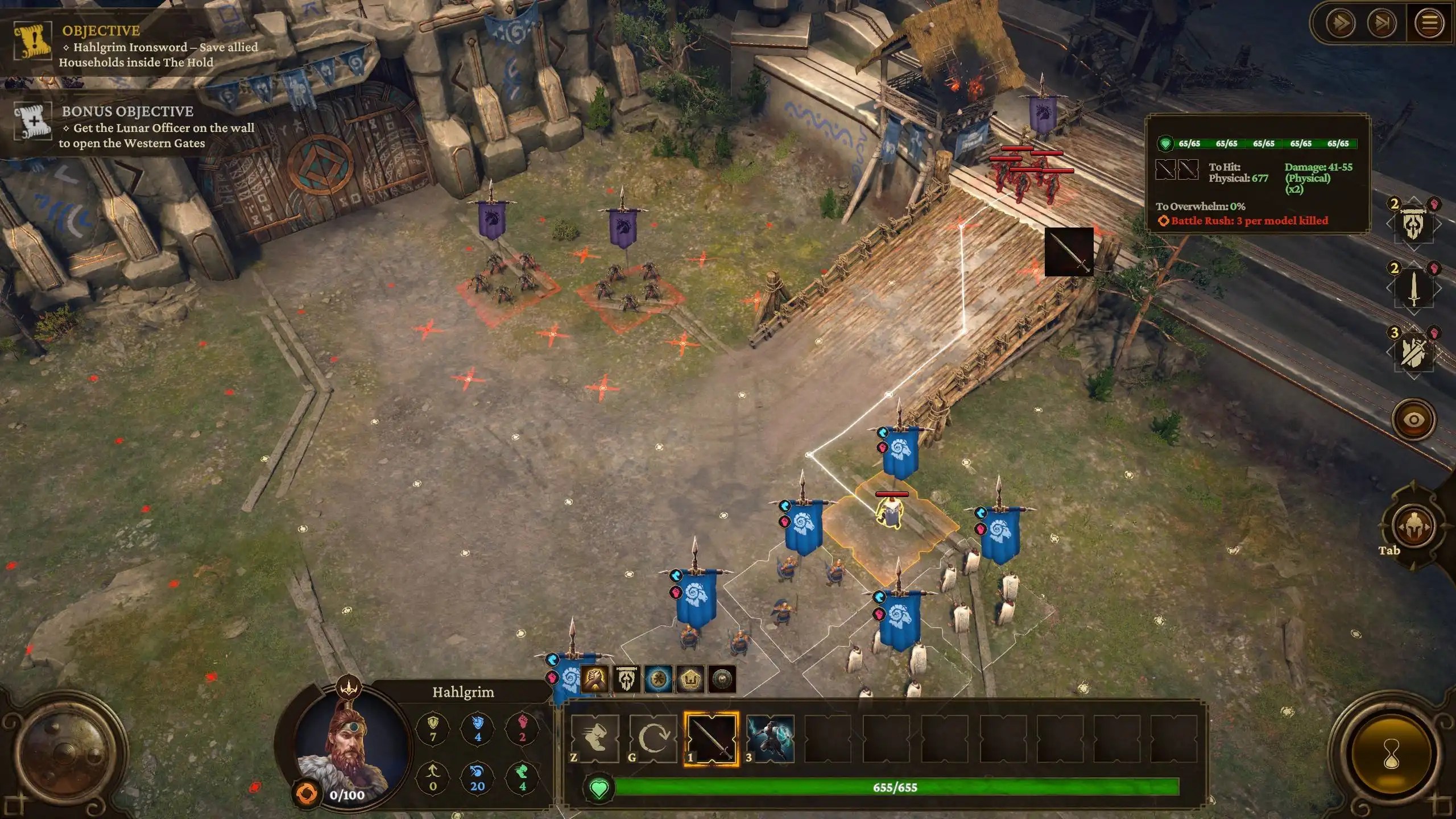
Task: Activate the lightning warrior ability
Action: pyautogui.click(x=770, y=738)
